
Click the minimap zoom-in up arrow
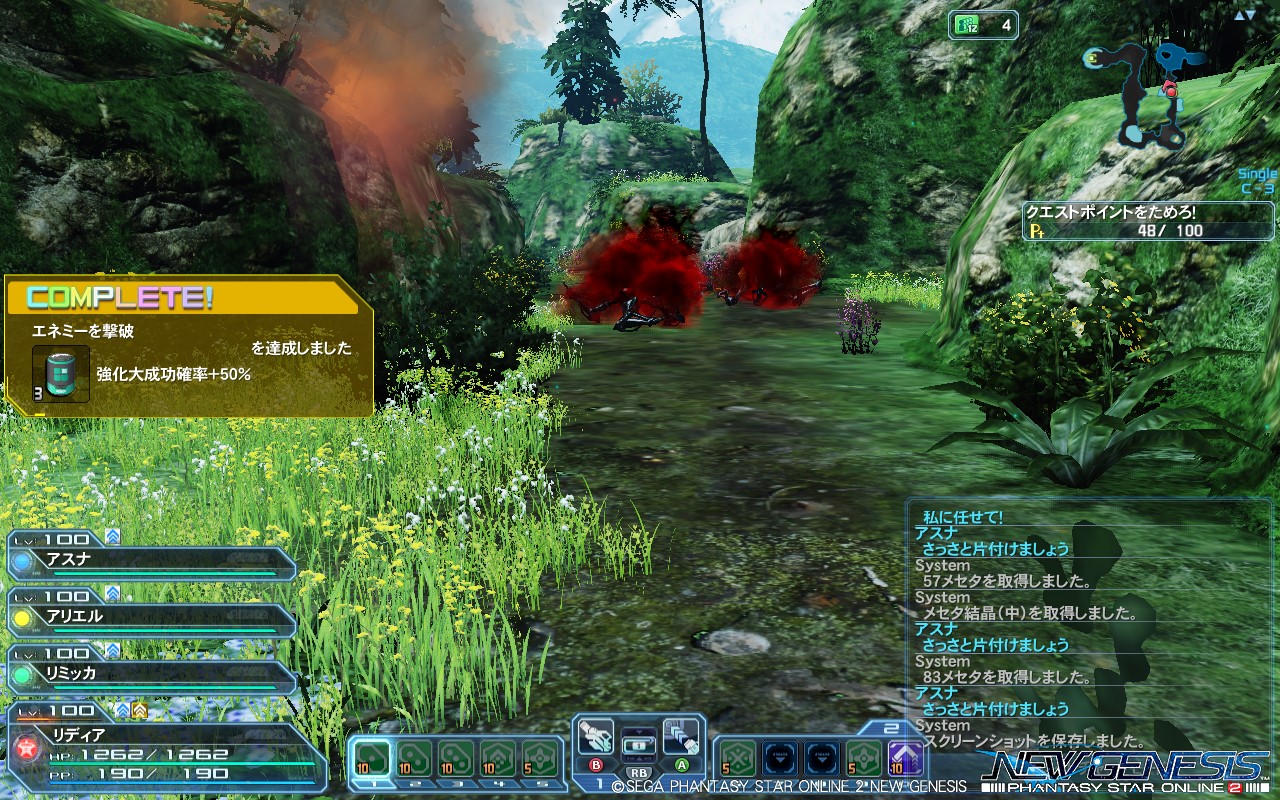point(1239,15)
